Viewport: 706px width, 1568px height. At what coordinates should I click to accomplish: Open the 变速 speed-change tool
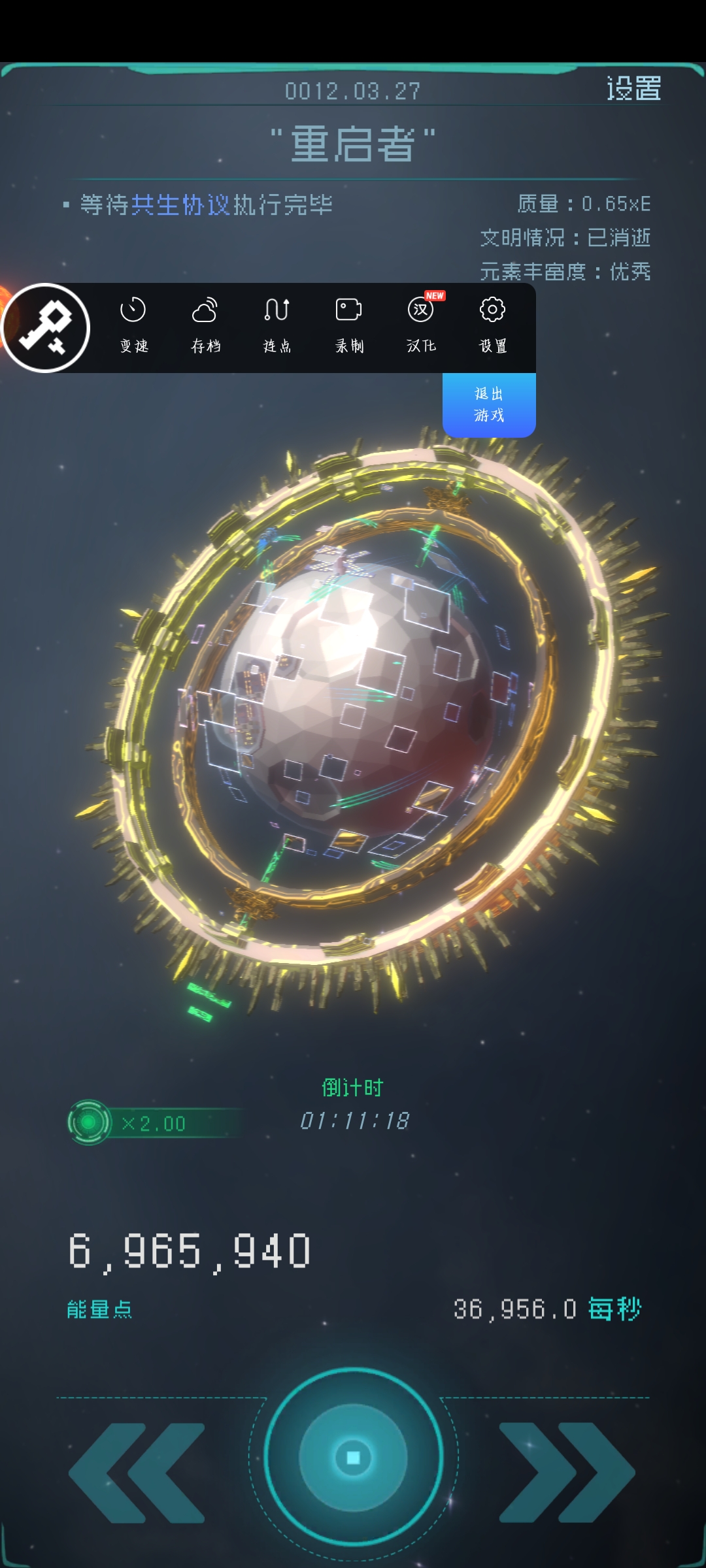click(134, 325)
